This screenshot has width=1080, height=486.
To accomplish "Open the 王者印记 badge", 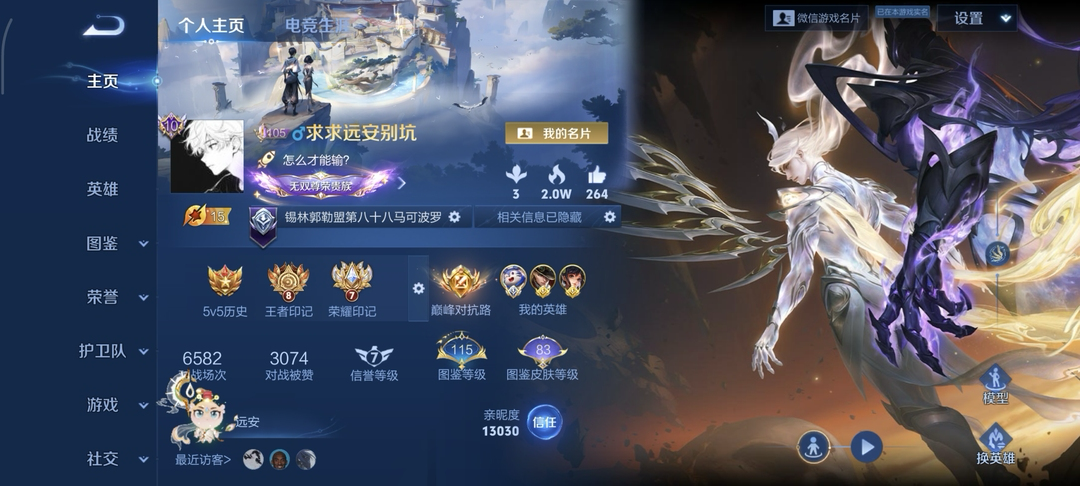I will coord(288,289).
